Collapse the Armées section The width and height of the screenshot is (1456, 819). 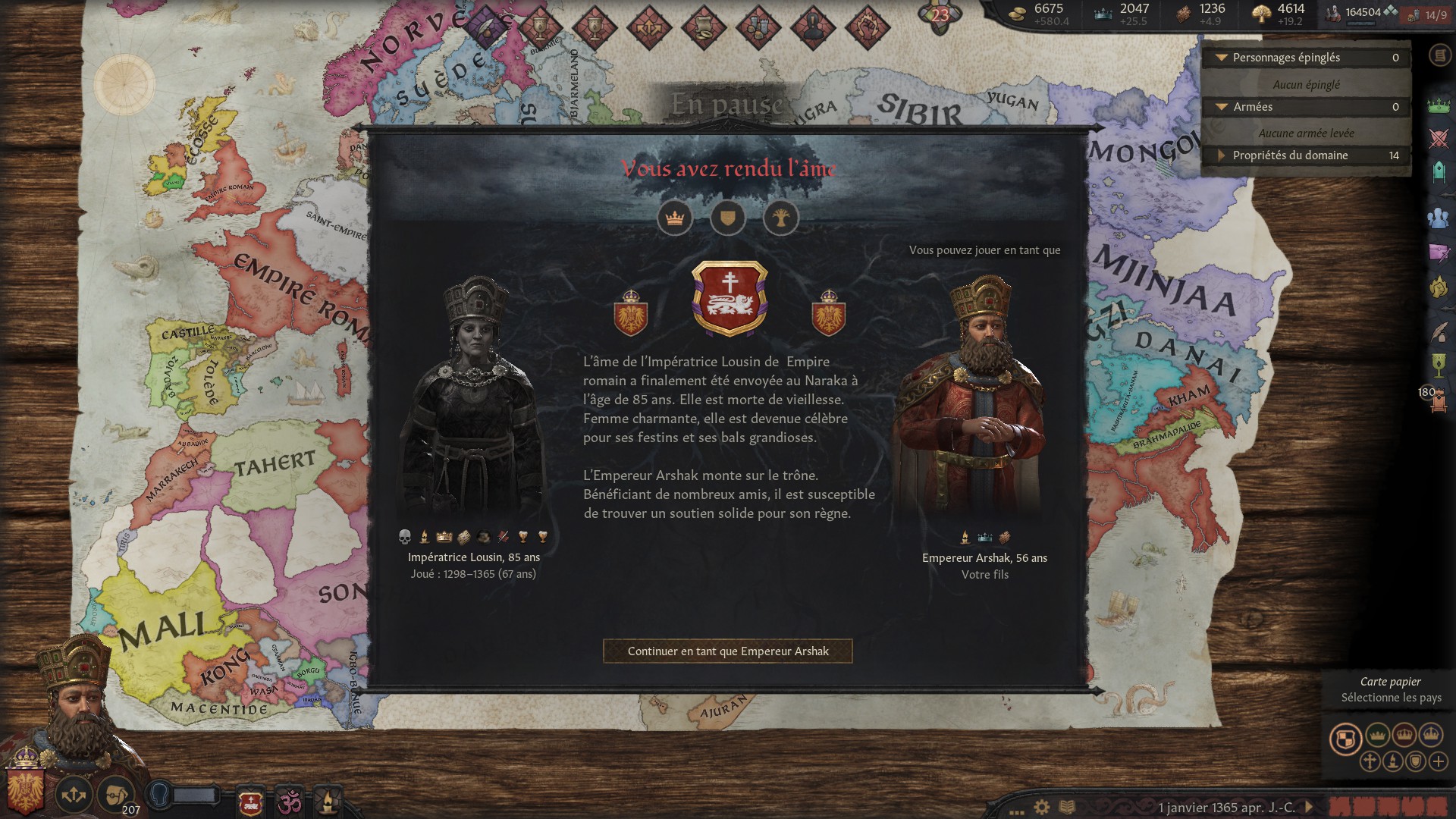point(1222,107)
